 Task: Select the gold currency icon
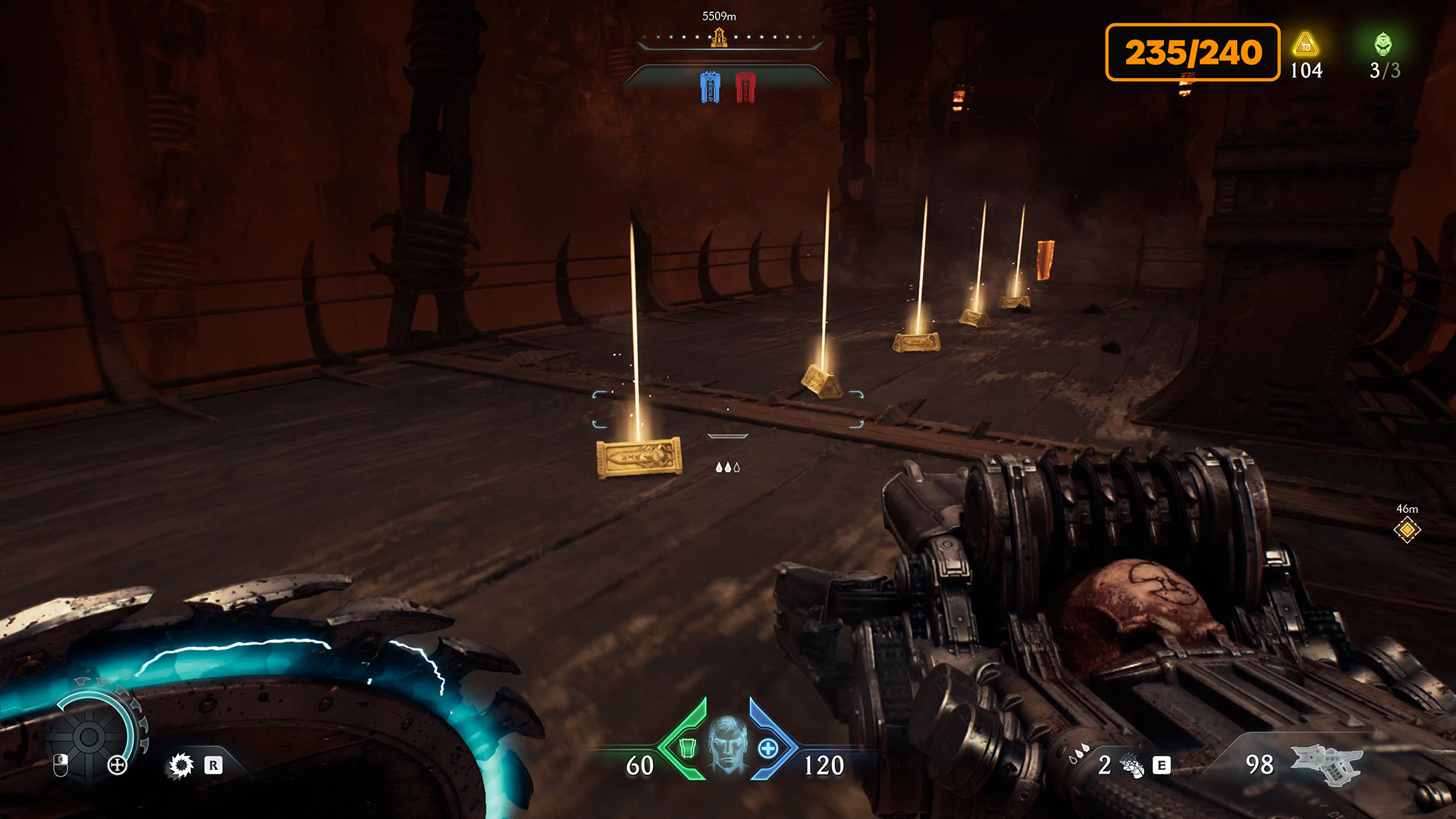click(1305, 45)
